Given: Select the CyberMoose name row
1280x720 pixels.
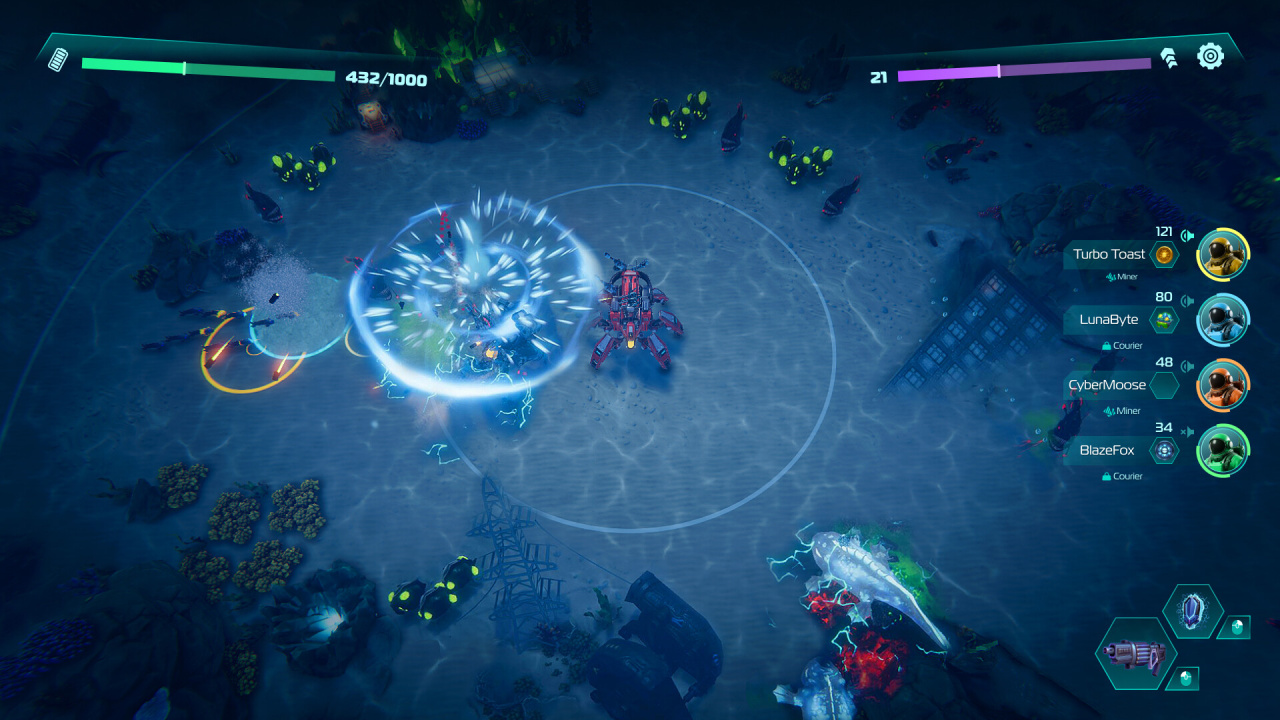Looking at the screenshot, I should click(x=1108, y=385).
